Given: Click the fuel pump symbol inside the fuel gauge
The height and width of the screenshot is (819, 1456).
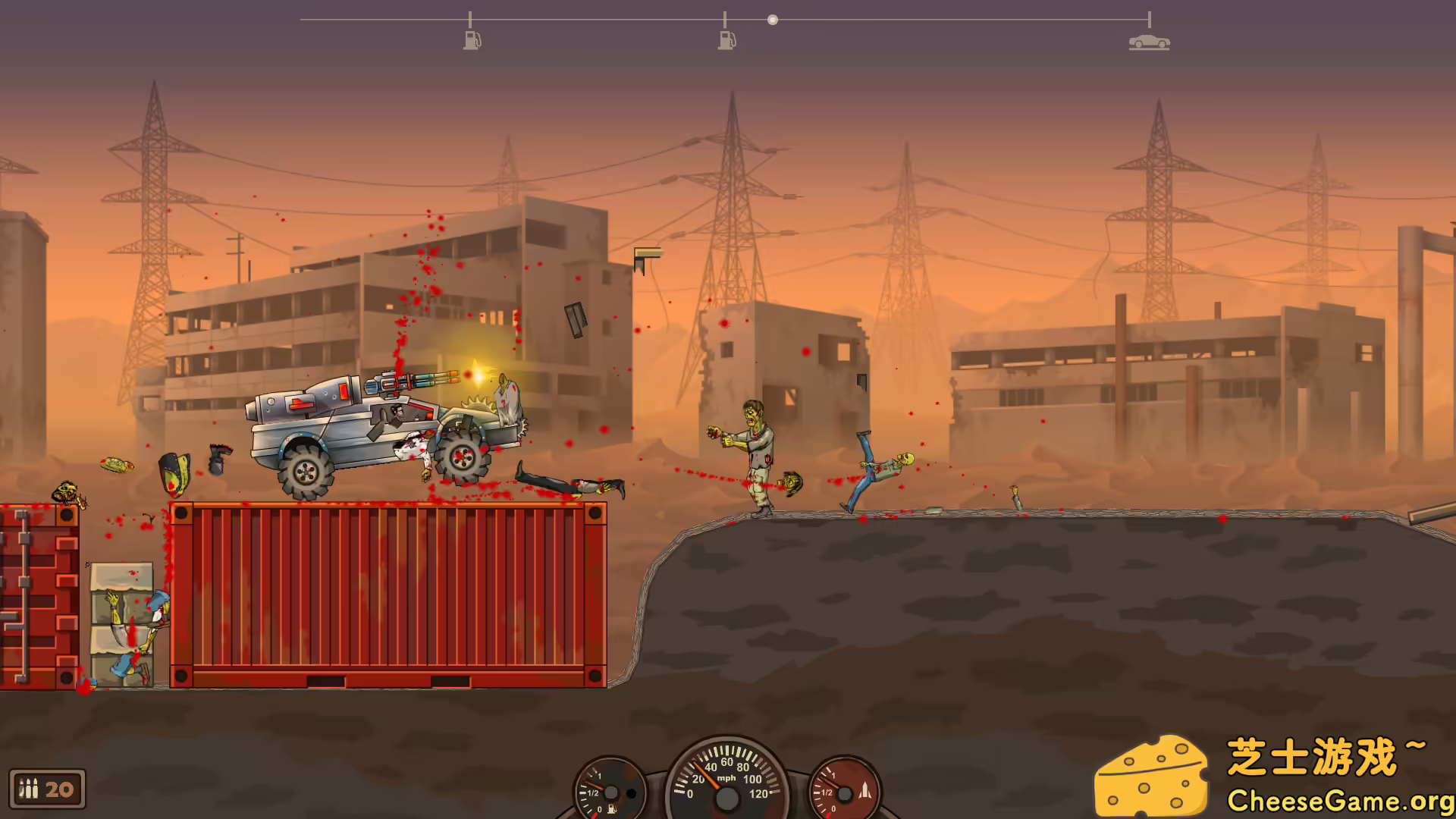Looking at the screenshot, I should coord(611,808).
